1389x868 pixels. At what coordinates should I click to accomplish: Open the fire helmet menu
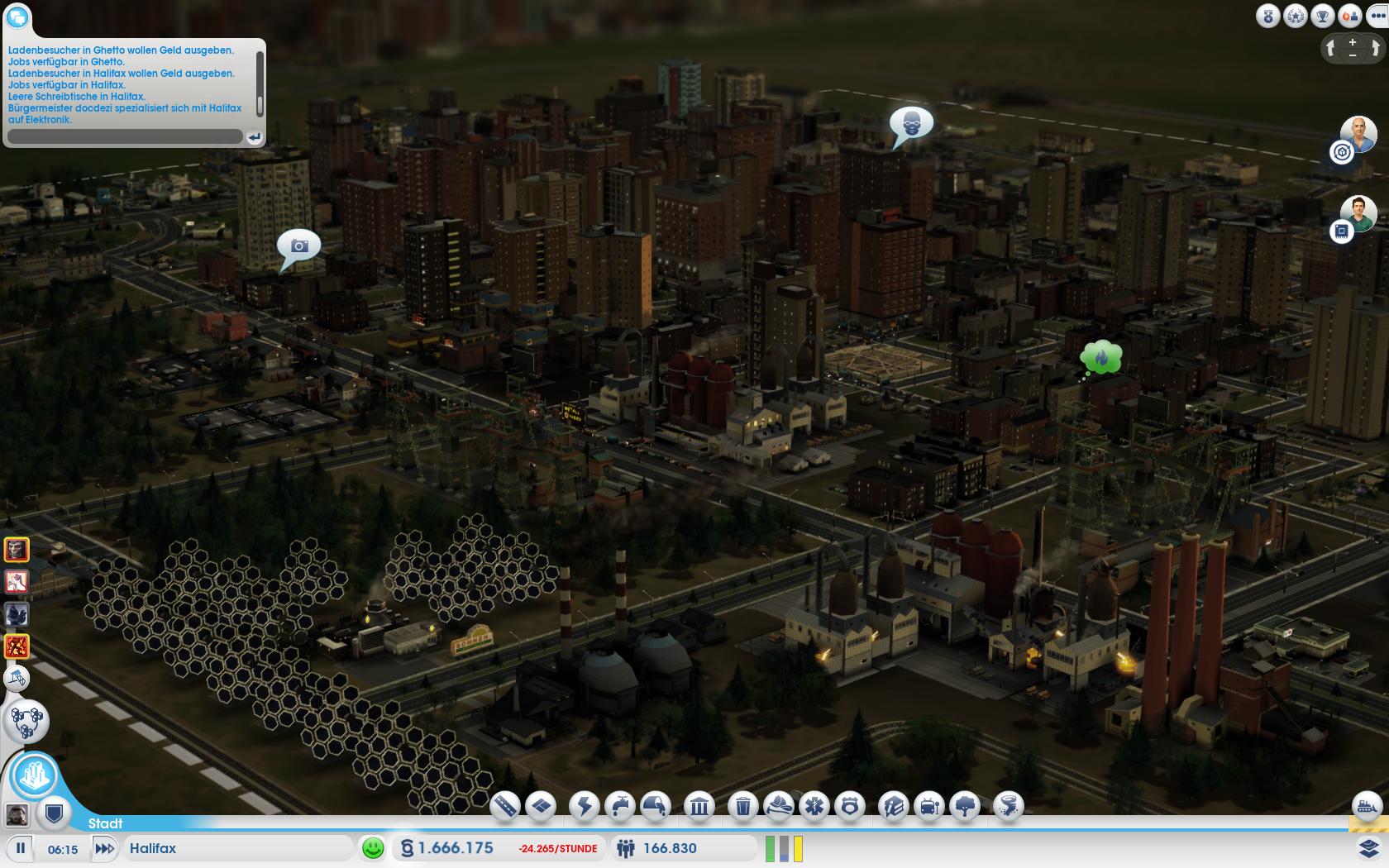click(x=780, y=805)
